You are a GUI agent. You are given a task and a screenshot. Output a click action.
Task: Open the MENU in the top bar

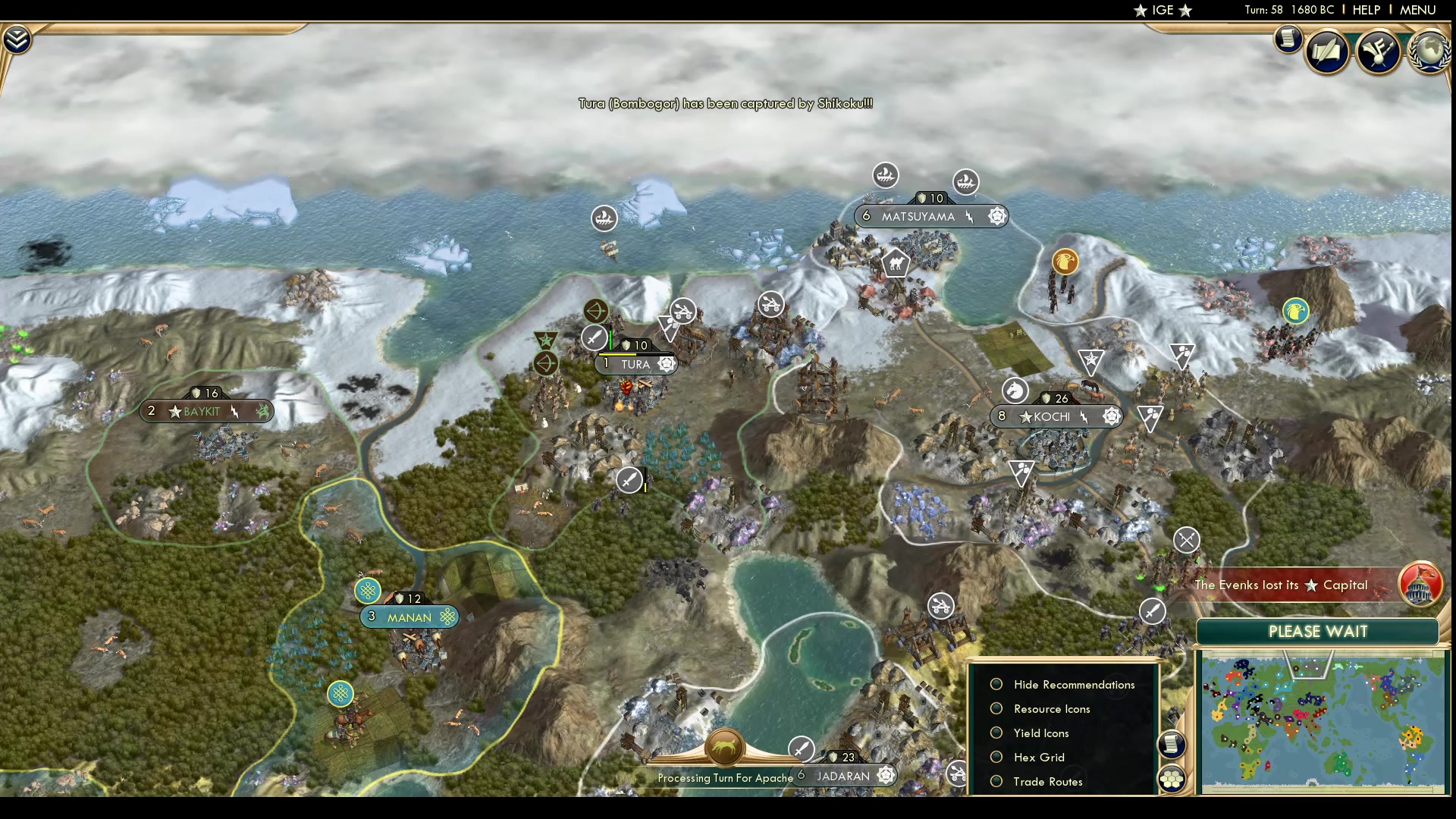(1417, 10)
